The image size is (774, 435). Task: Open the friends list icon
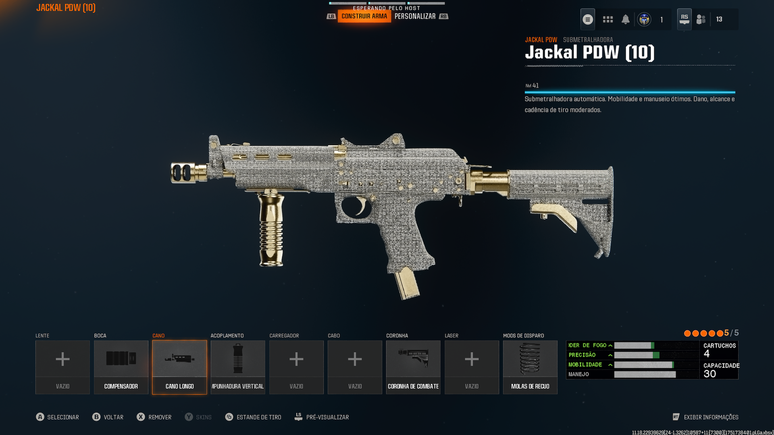pos(701,19)
